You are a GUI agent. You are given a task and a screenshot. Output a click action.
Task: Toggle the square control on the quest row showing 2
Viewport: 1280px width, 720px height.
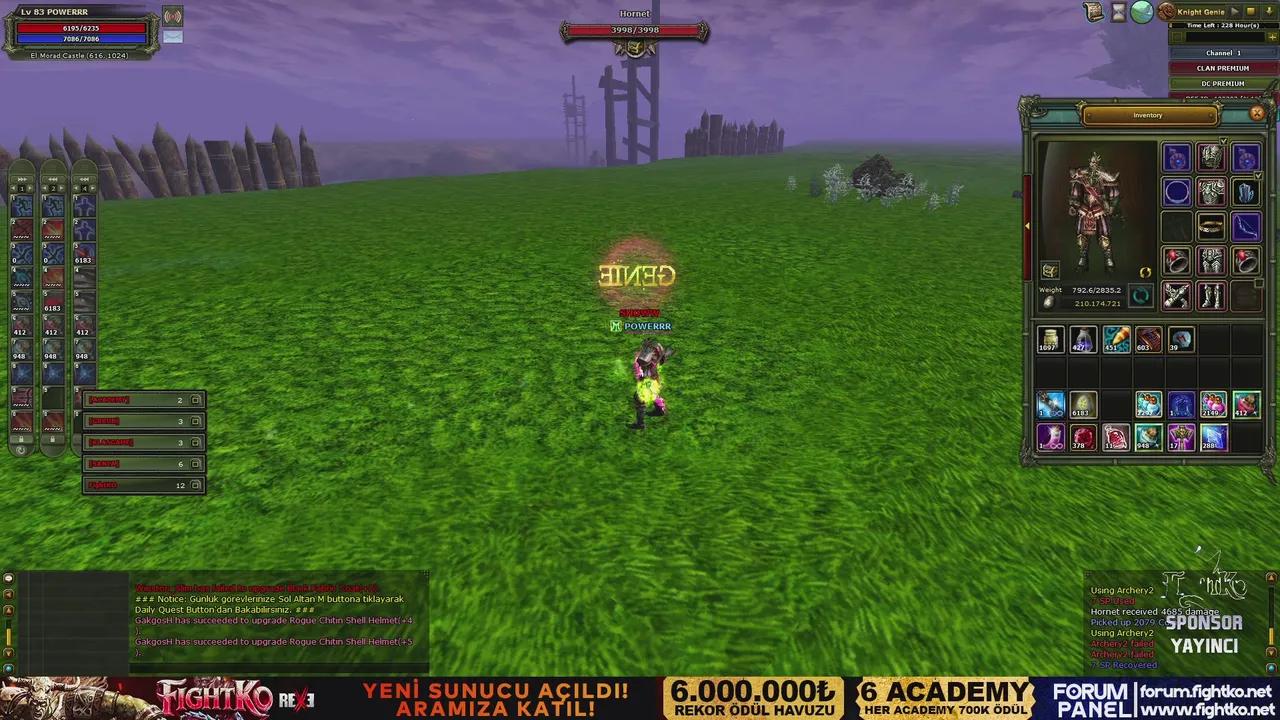click(196, 400)
